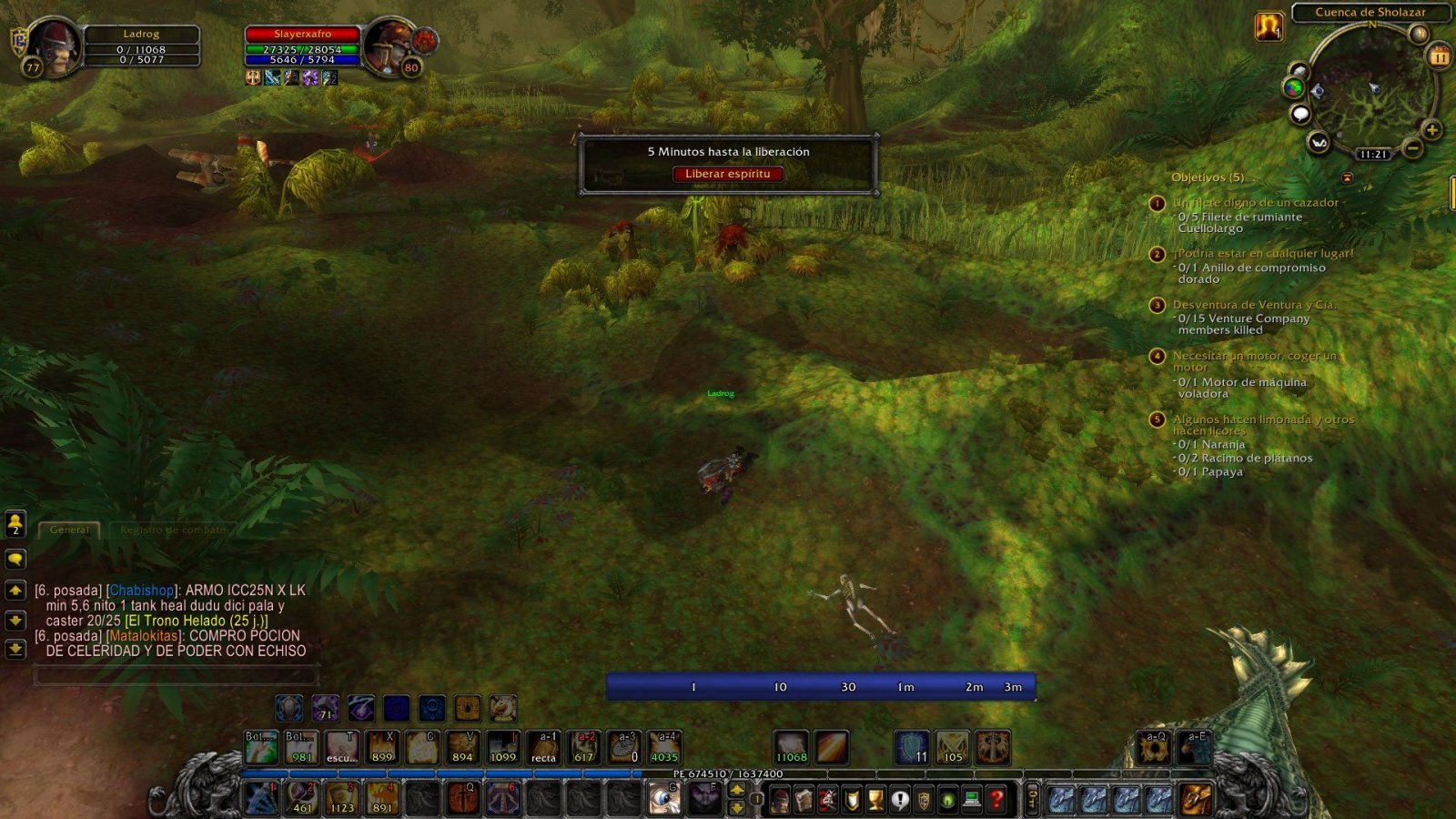Click the Chabishop player name in chat
Image resolution: width=1456 pixels, height=819 pixels.
tap(141, 591)
